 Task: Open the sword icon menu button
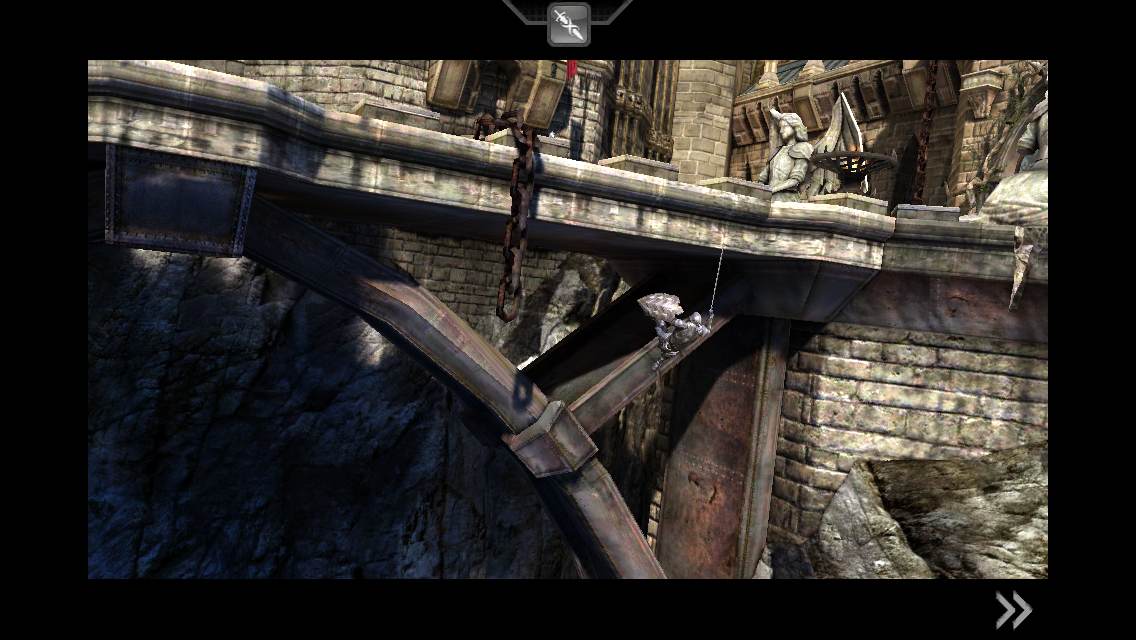568,25
